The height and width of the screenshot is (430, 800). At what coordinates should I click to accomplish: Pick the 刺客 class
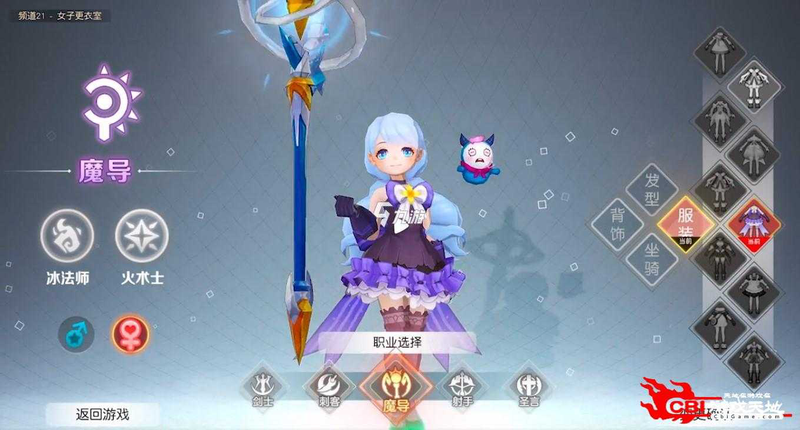(329, 385)
